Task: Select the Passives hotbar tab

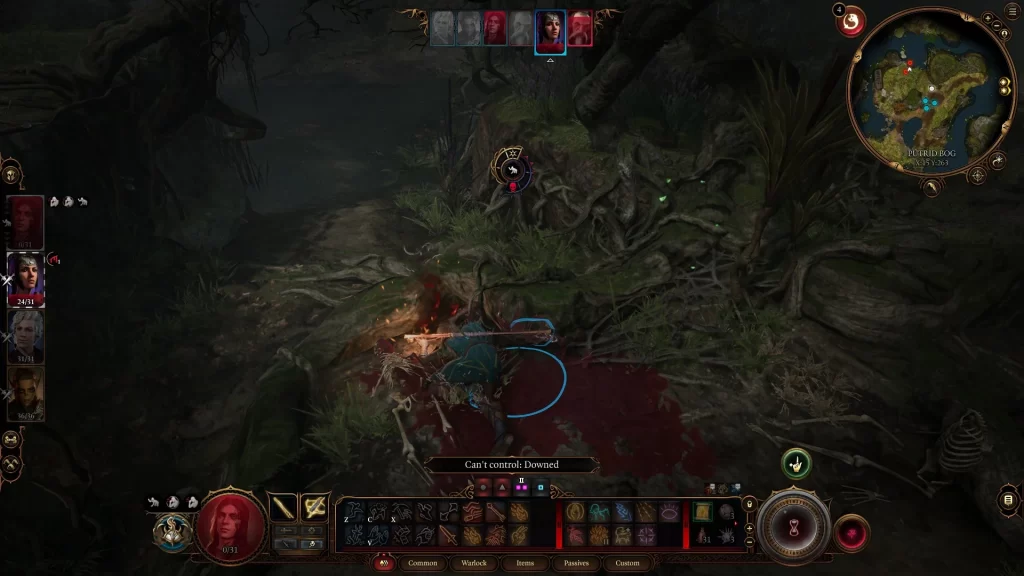Action: point(576,563)
